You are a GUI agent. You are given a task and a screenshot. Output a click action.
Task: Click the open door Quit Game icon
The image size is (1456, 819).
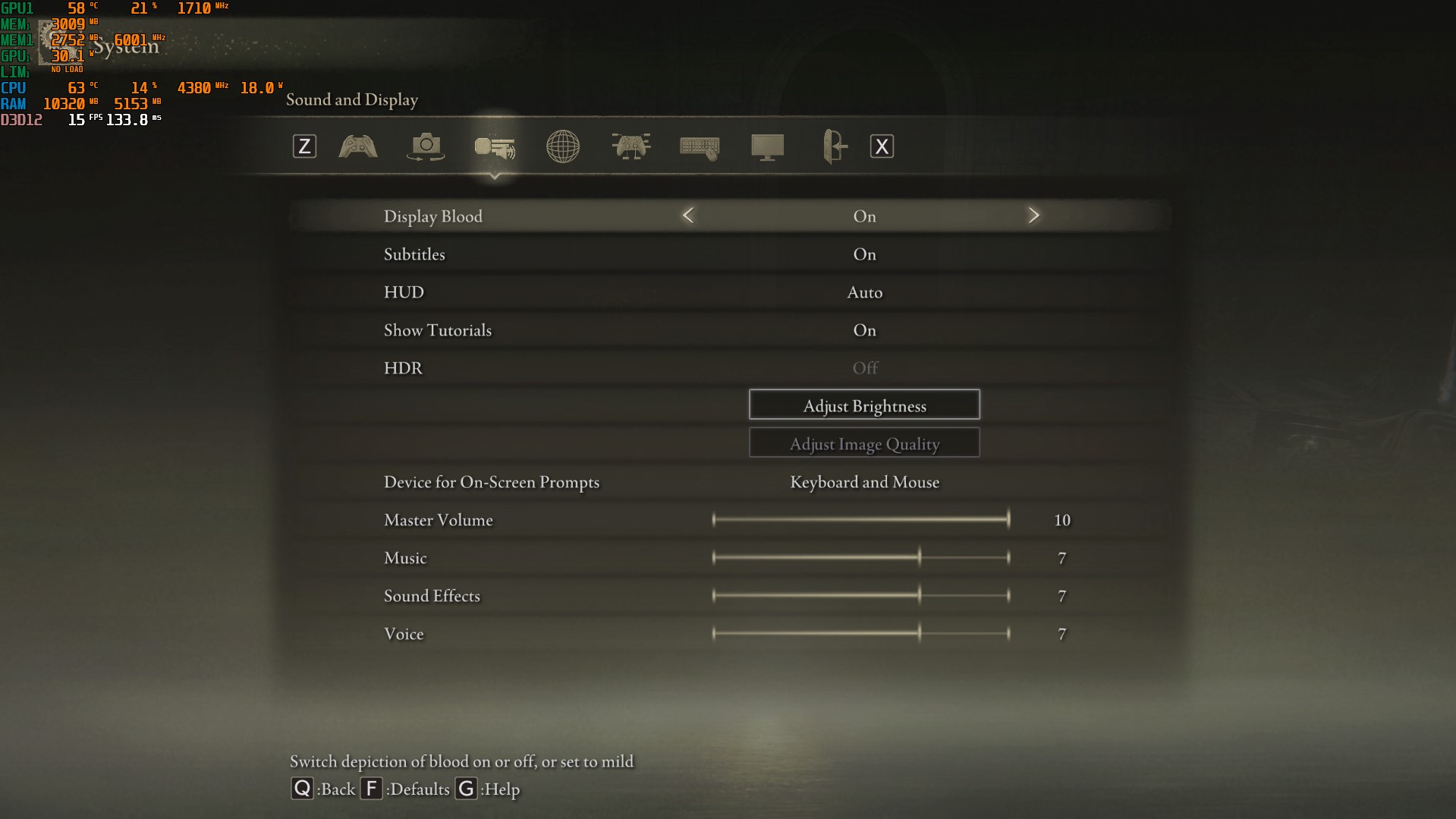(x=833, y=146)
